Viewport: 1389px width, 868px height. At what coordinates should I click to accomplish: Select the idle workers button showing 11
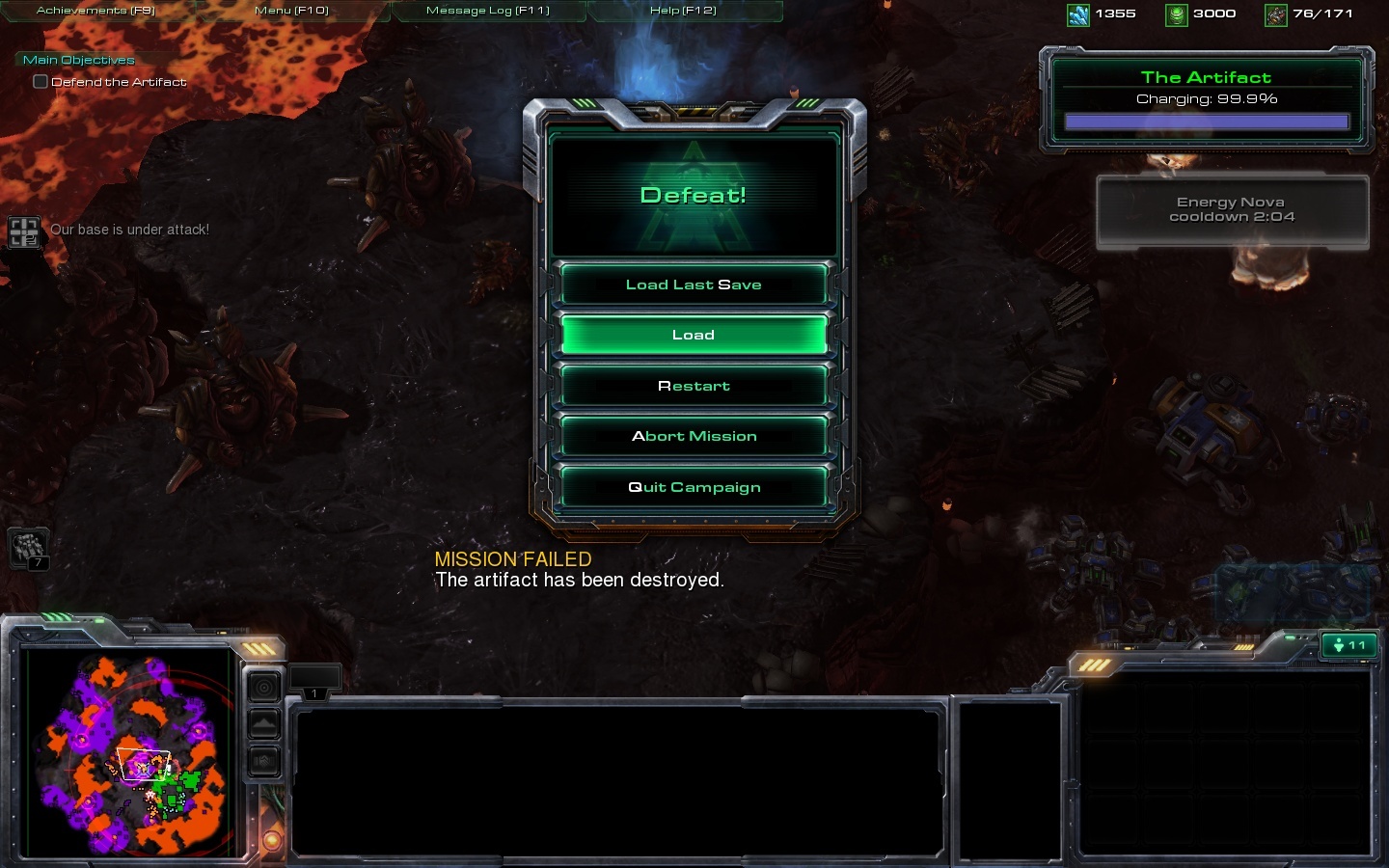pos(1348,645)
